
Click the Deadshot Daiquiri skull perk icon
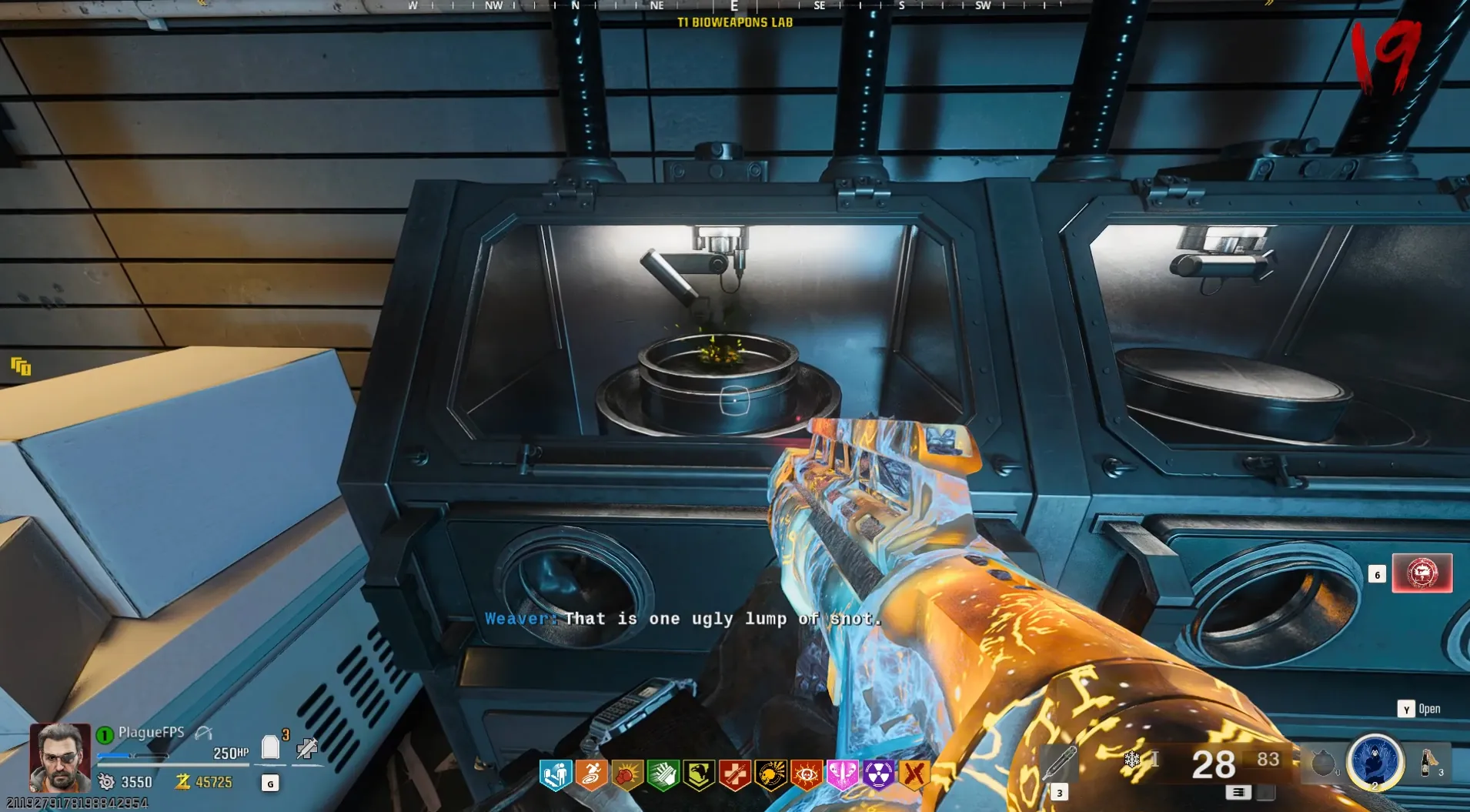point(770,774)
